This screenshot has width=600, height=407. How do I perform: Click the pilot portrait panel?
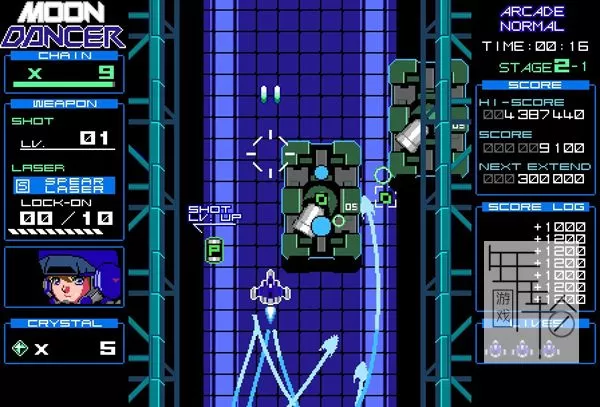(64, 277)
